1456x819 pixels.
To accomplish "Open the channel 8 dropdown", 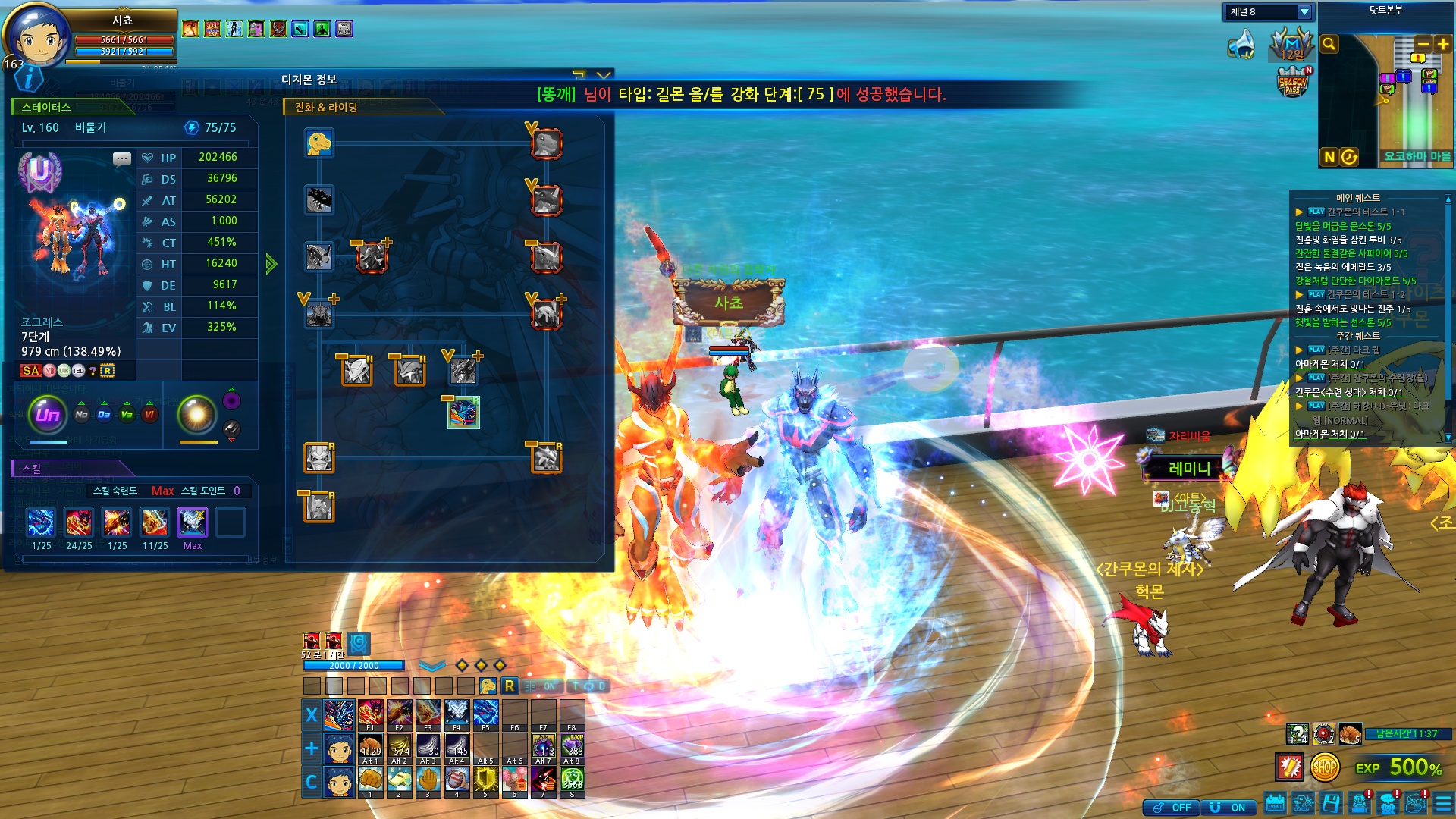I will point(1304,12).
